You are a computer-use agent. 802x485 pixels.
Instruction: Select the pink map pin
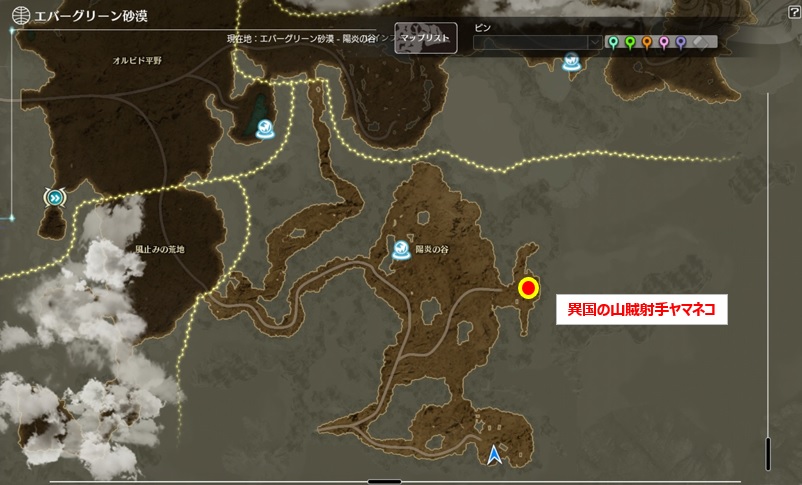664,43
